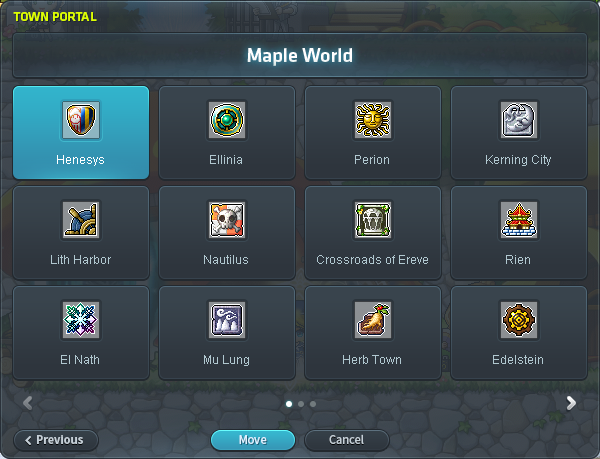Select the Edelstein town tile
The height and width of the screenshot is (459, 600).
click(518, 332)
